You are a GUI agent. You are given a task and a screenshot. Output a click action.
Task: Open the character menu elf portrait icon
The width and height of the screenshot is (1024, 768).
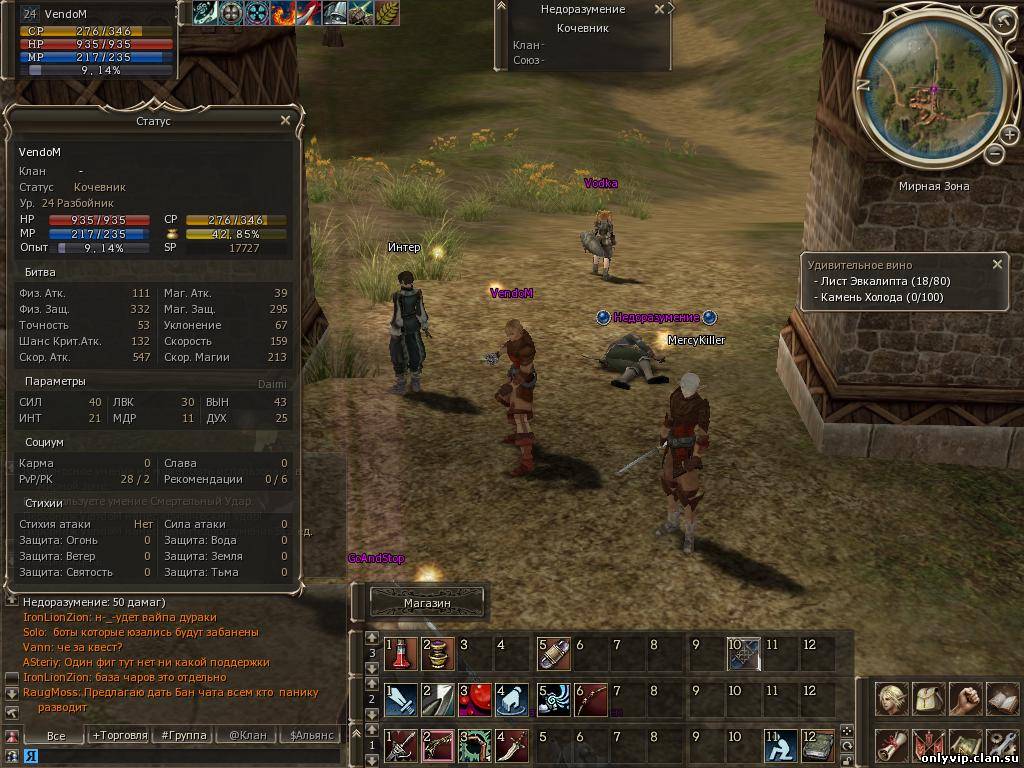pyautogui.click(x=892, y=700)
